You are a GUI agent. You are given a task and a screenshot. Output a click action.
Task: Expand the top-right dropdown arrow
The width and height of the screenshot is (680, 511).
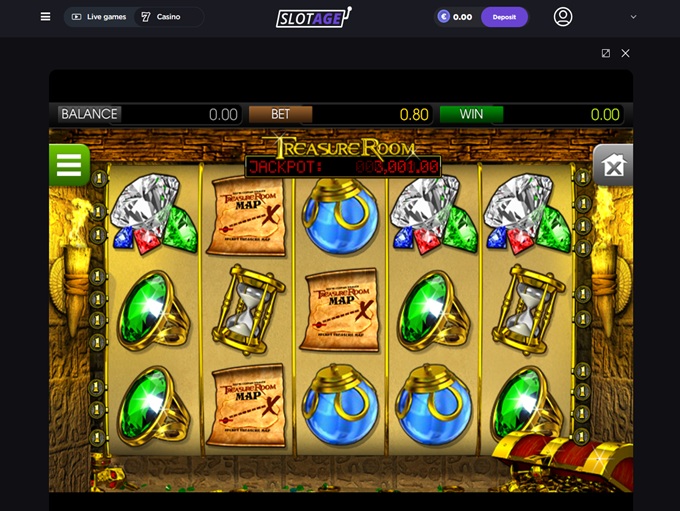[x=633, y=17]
